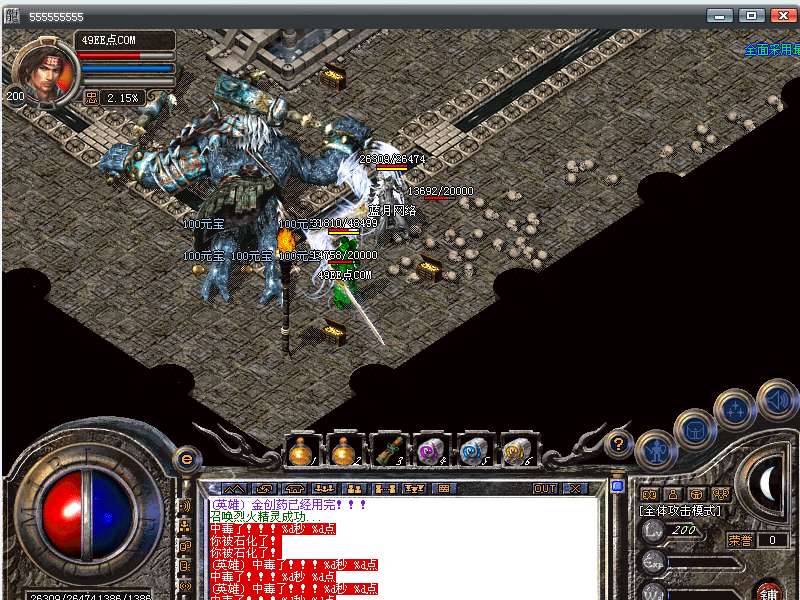Close the chat panel with X

574,488
